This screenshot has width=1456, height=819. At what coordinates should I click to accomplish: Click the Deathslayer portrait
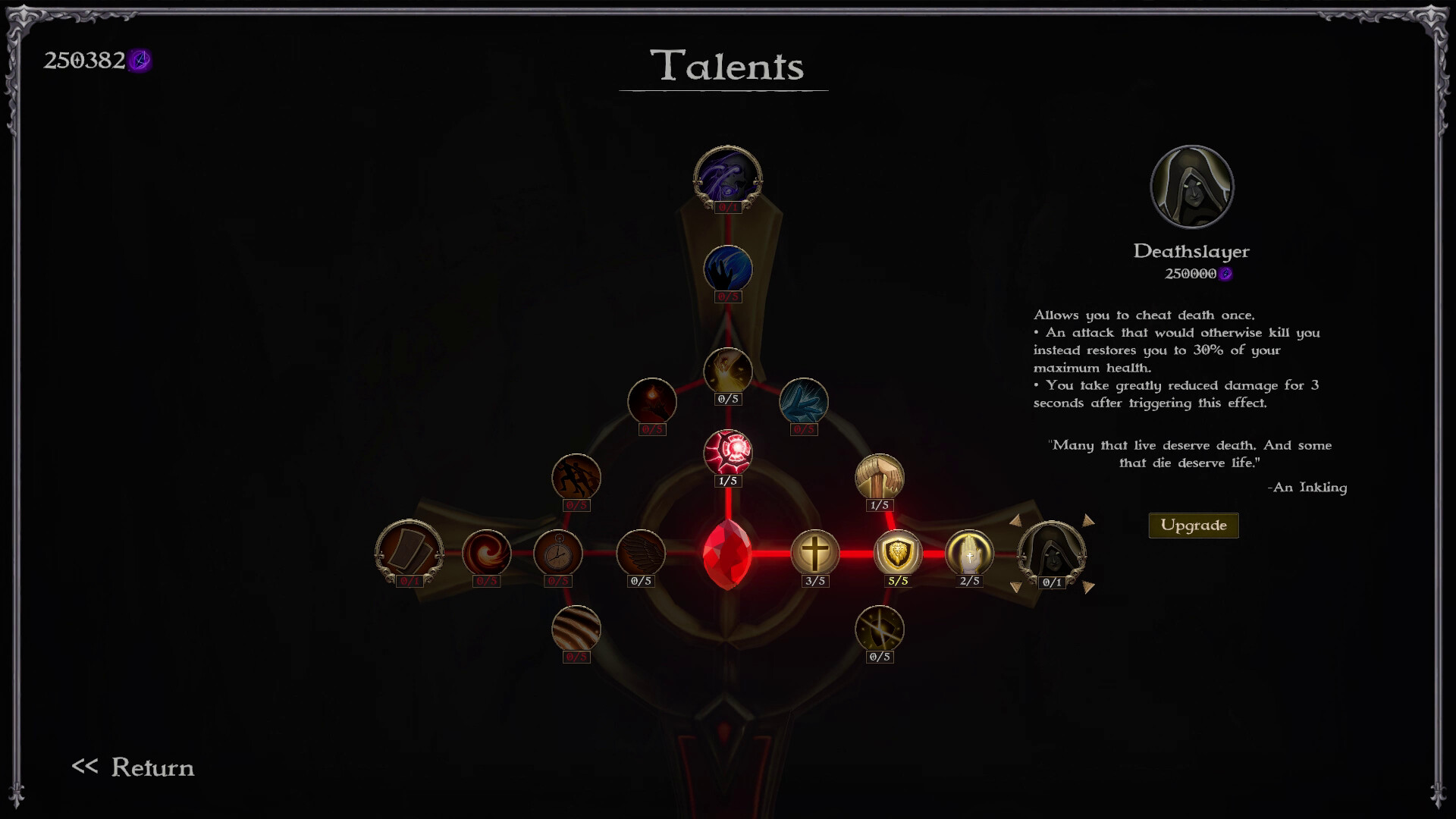pyautogui.click(x=1192, y=186)
